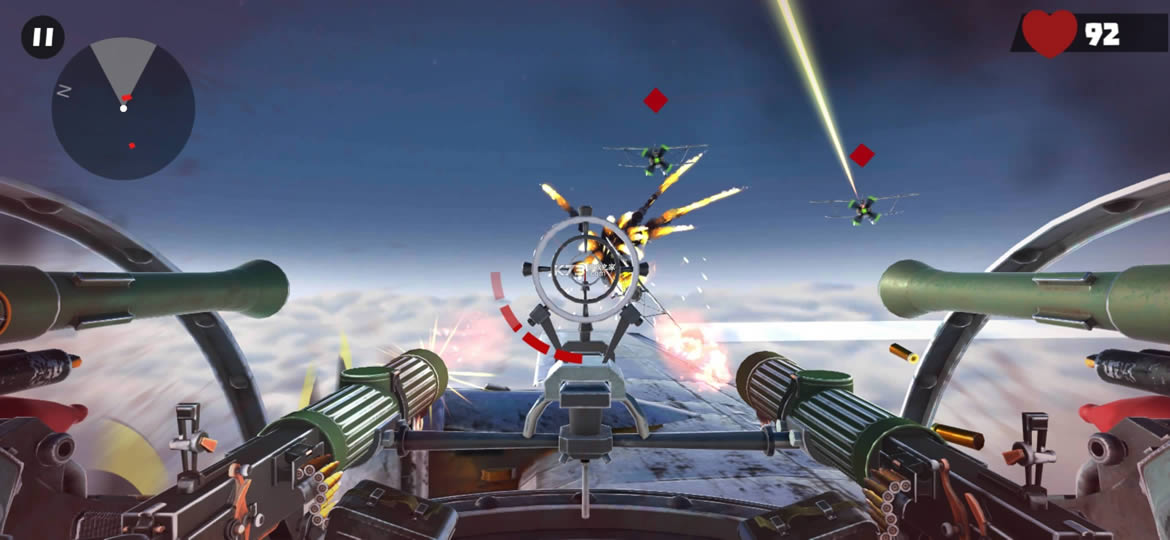Click the circular radar minimap
Viewport: 1170px width, 540px height.
[123, 109]
